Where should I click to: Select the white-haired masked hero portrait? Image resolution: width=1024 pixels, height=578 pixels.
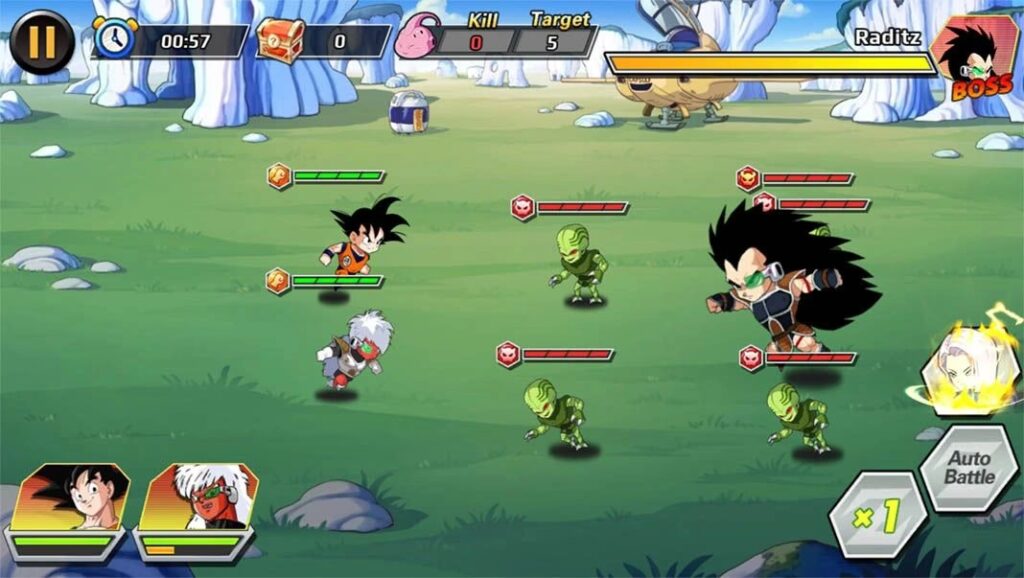[196, 498]
